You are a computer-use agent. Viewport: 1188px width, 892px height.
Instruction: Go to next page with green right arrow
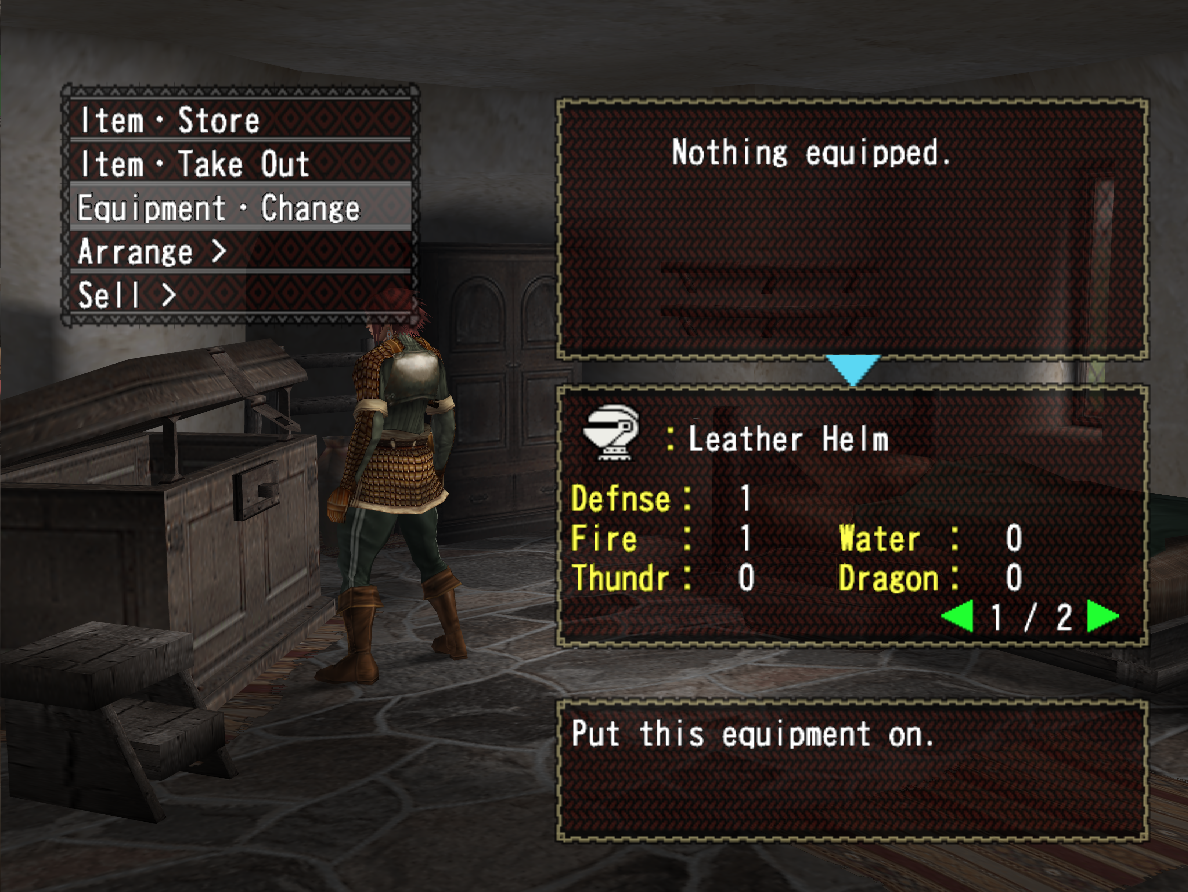(x=1102, y=617)
